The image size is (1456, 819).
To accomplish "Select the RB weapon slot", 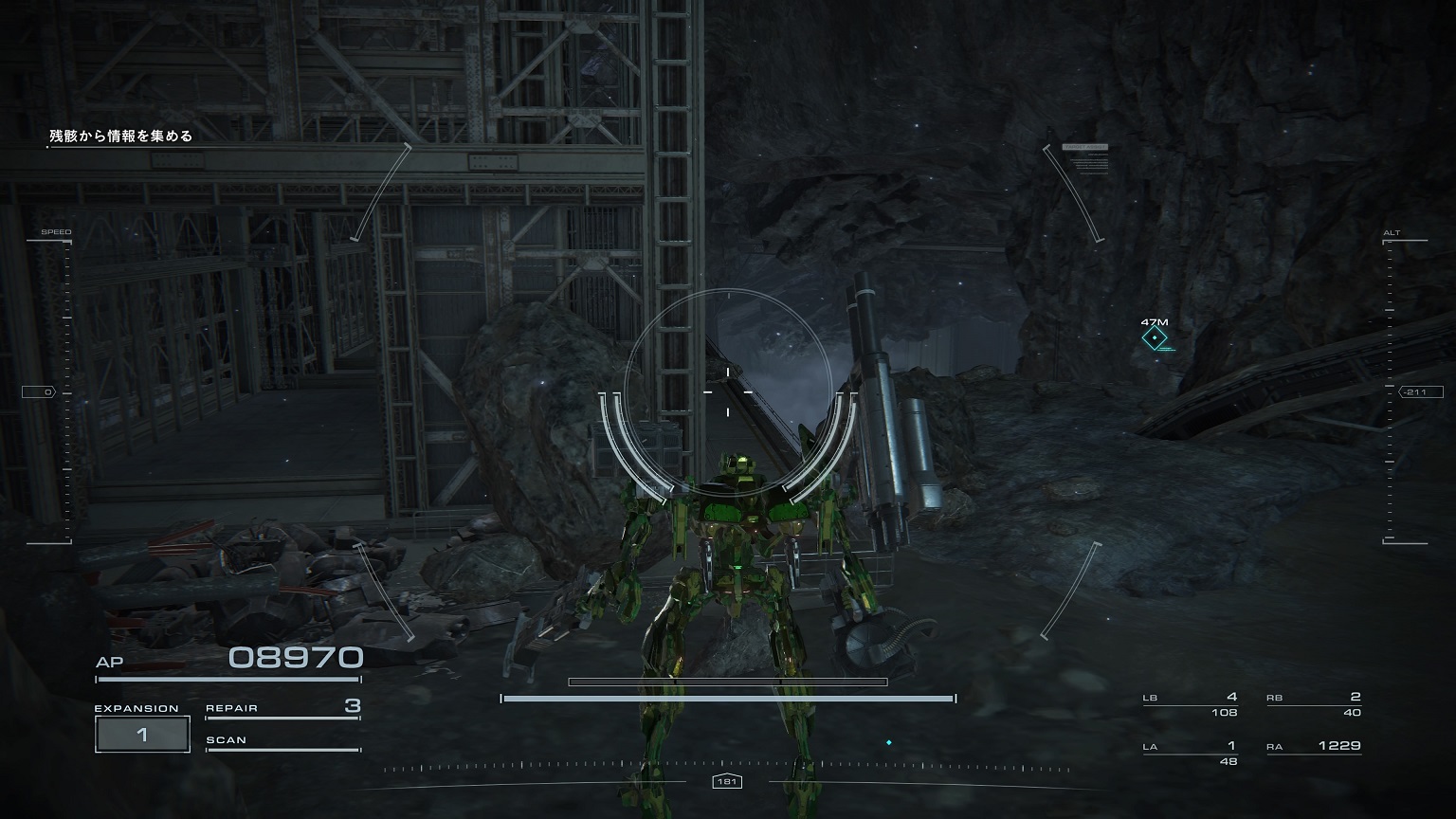I will coord(1314,704).
